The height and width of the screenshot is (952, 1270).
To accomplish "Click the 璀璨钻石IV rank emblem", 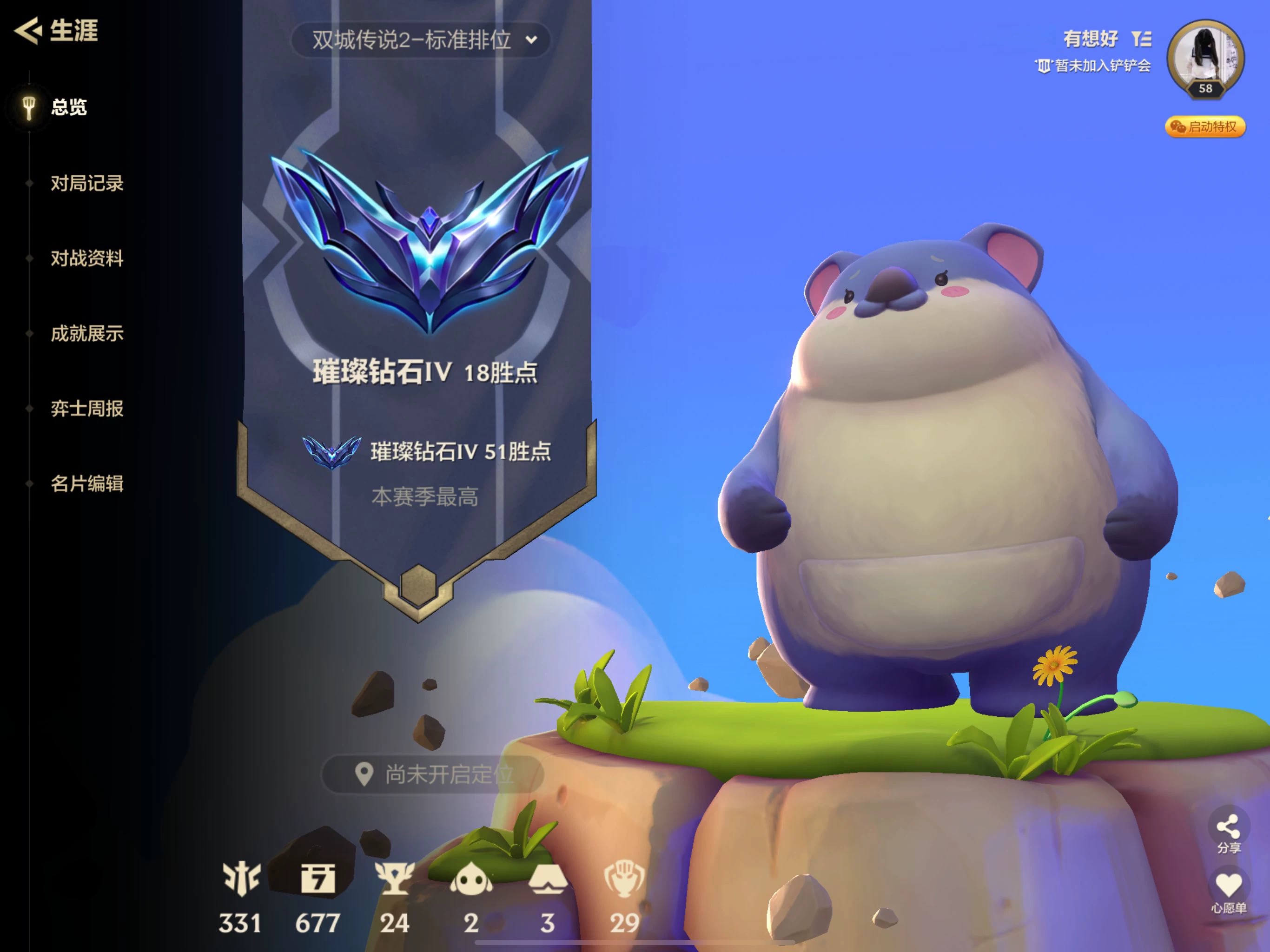I will pos(430,241).
